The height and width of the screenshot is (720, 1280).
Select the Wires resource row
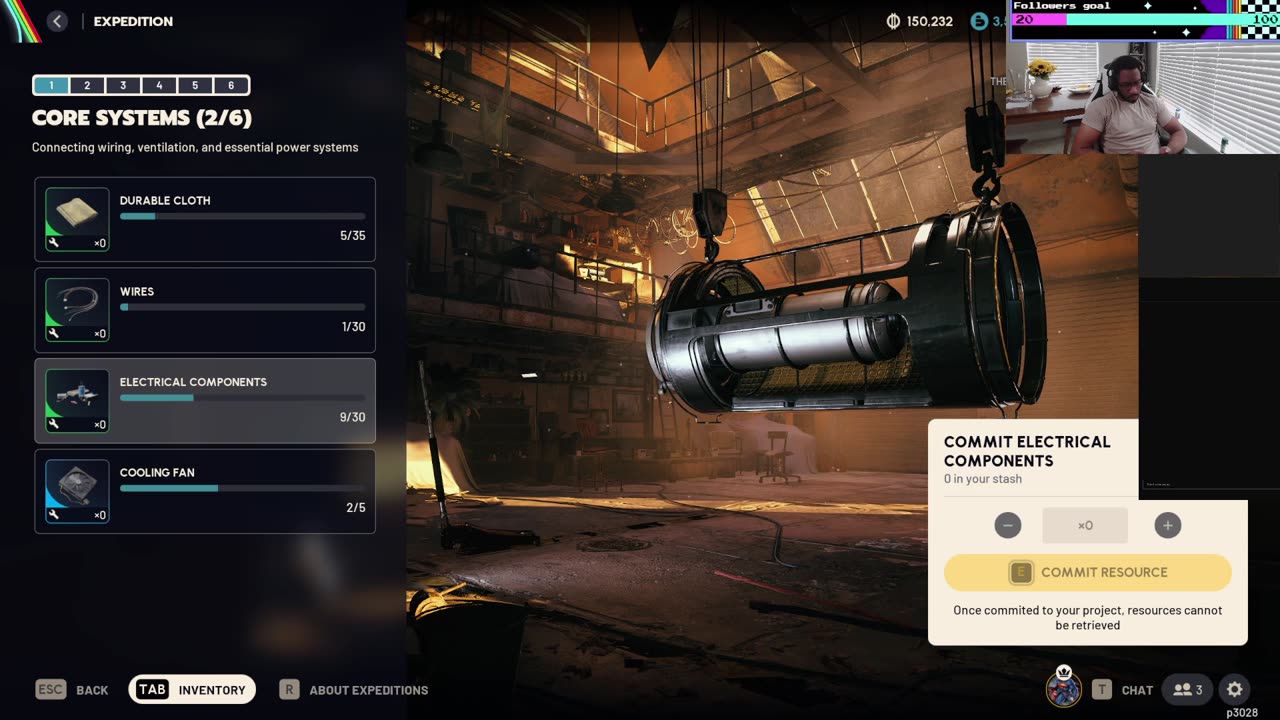(205, 310)
